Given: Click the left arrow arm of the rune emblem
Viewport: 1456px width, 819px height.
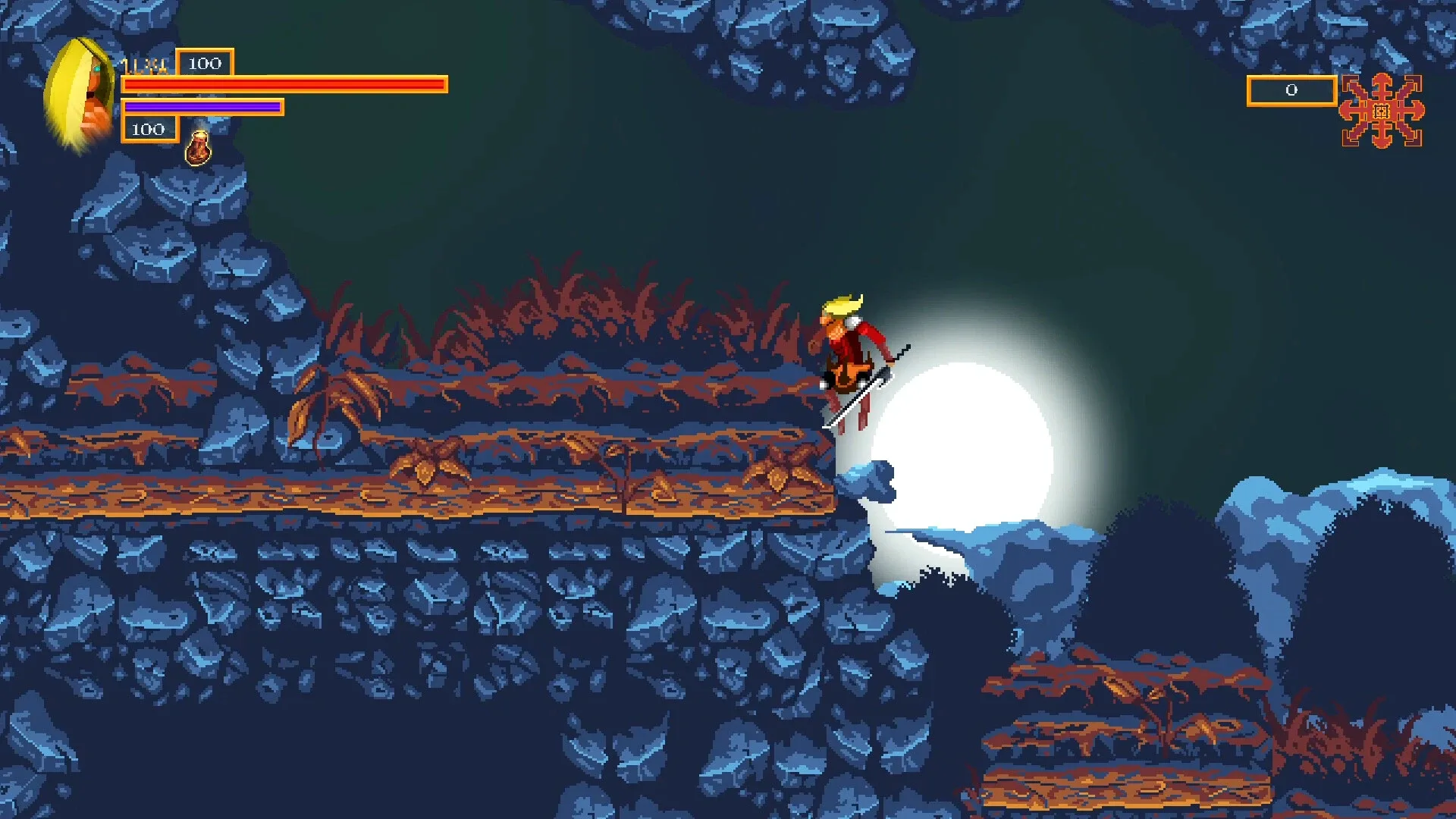Looking at the screenshot, I should [x=1351, y=111].
